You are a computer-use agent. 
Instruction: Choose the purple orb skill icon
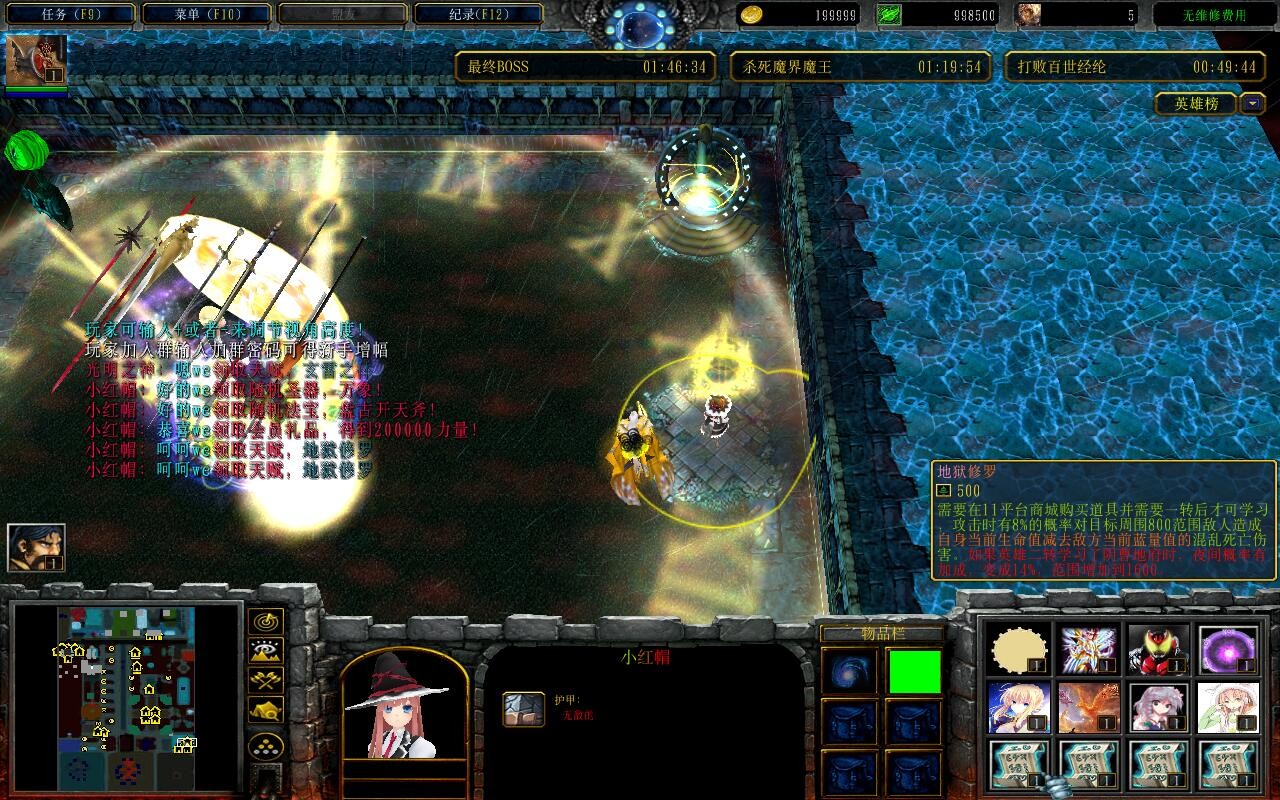click(x=1228, y=650)
